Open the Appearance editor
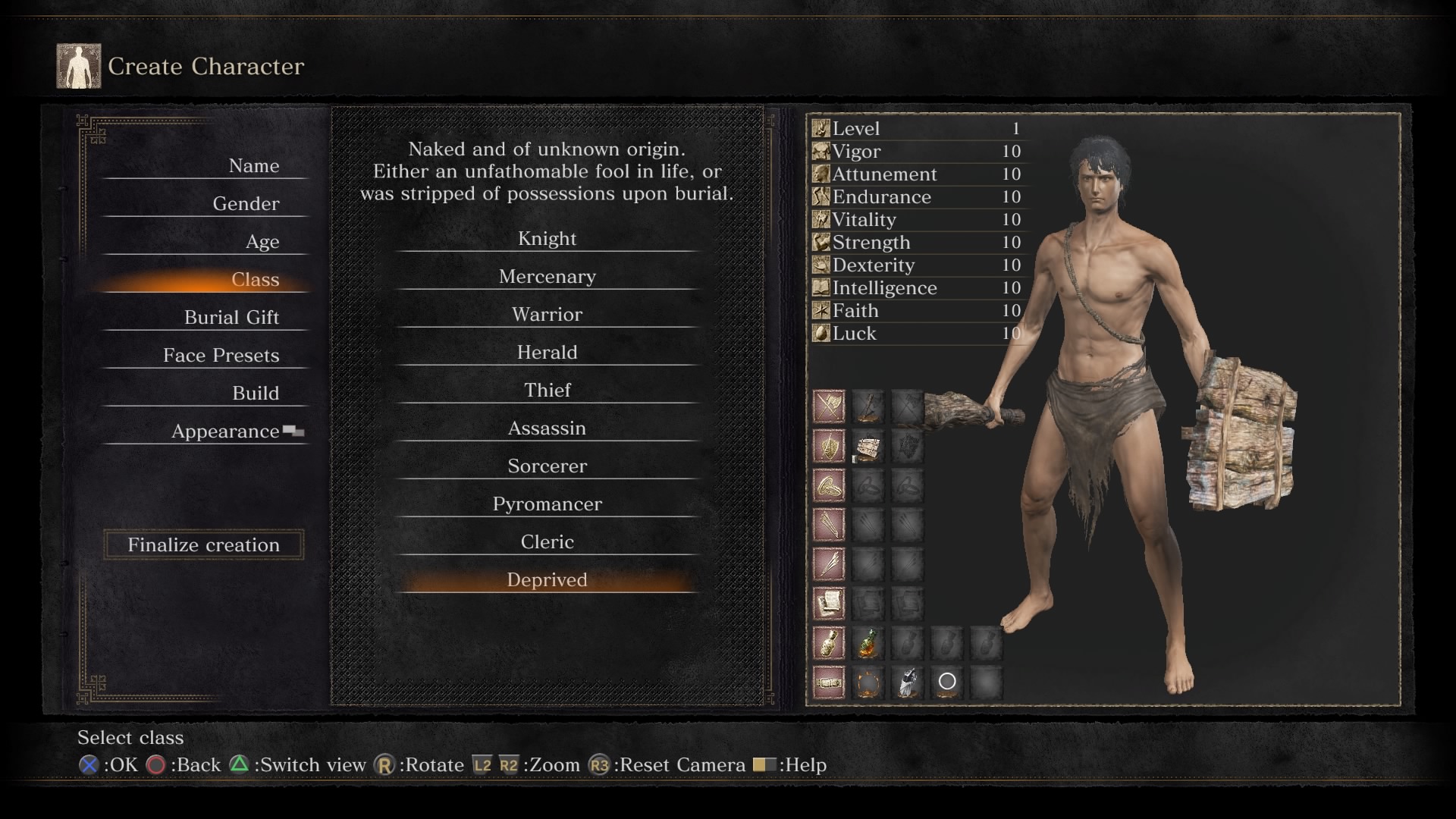The image size is (1456, 819). click(225, 431)
